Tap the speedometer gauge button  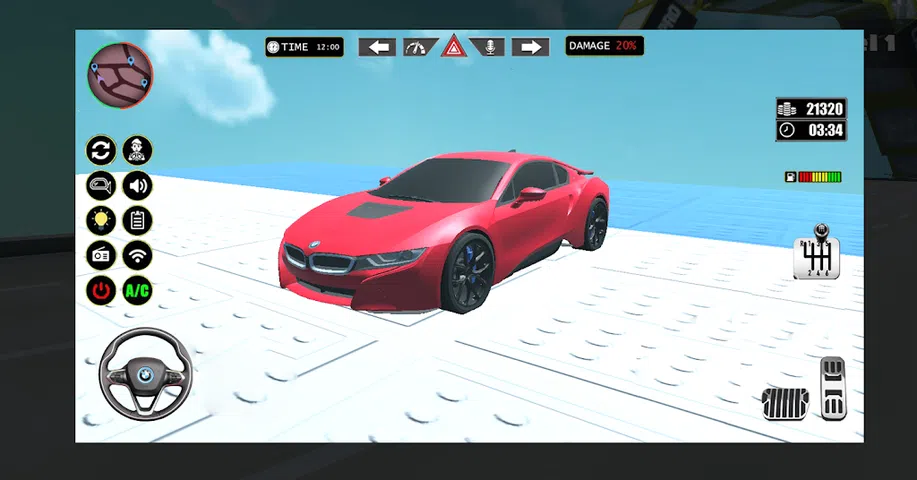[x=419, y=47]
